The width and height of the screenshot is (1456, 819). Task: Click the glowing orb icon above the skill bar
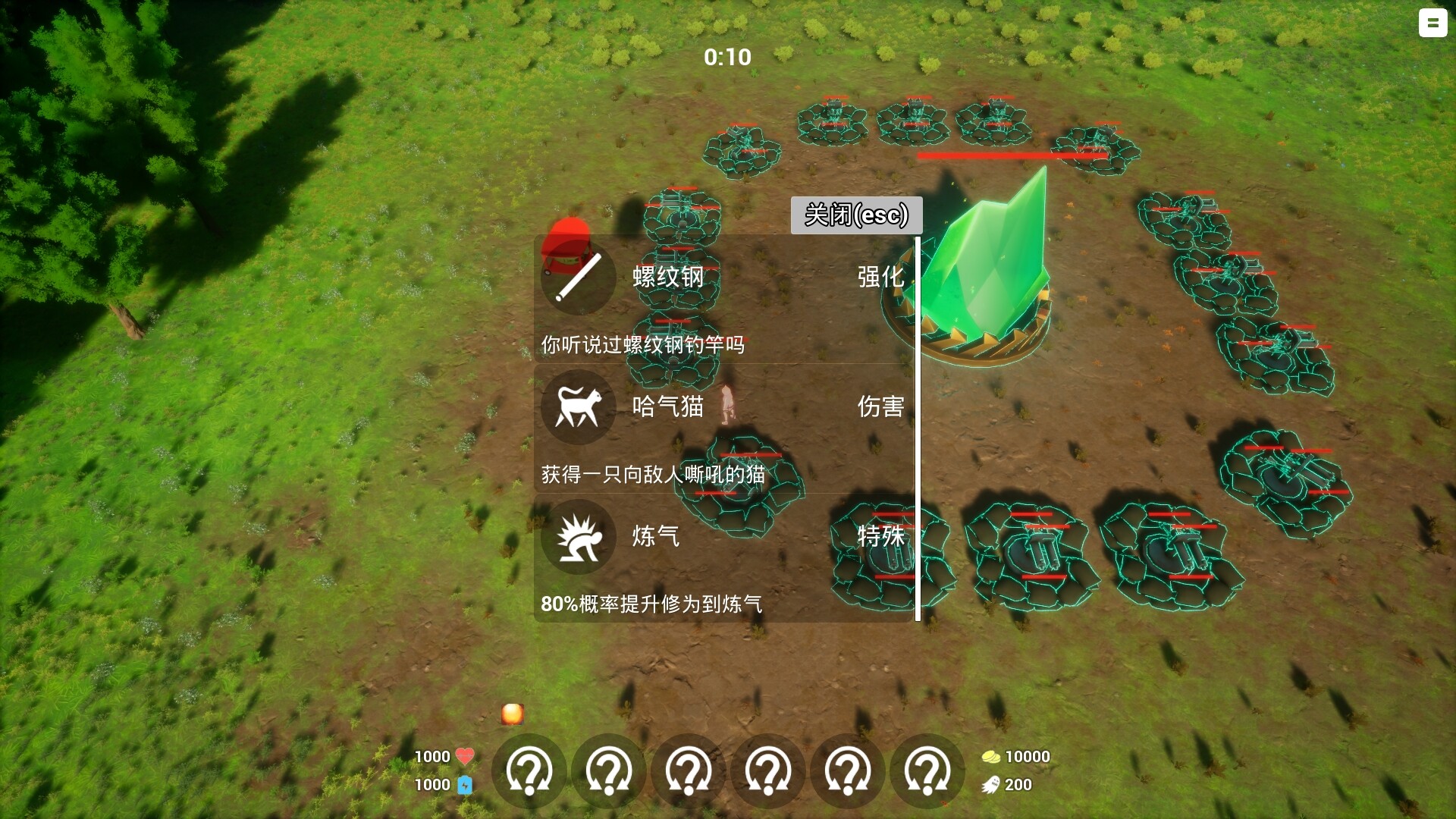coord(512,714)
